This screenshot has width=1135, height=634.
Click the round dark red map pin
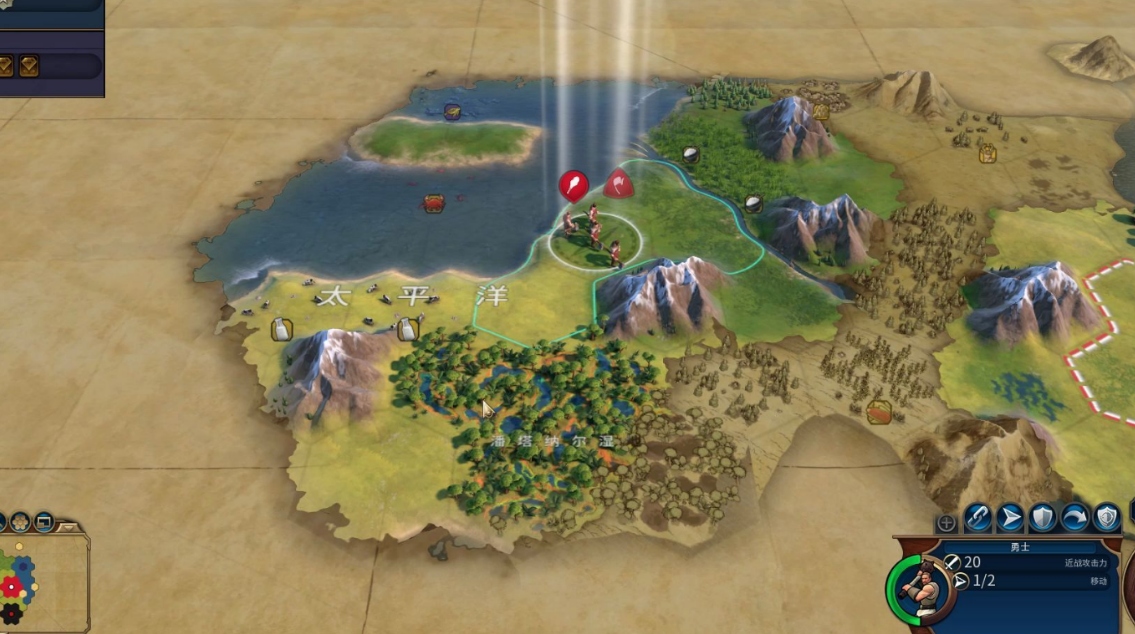[573, 185]
